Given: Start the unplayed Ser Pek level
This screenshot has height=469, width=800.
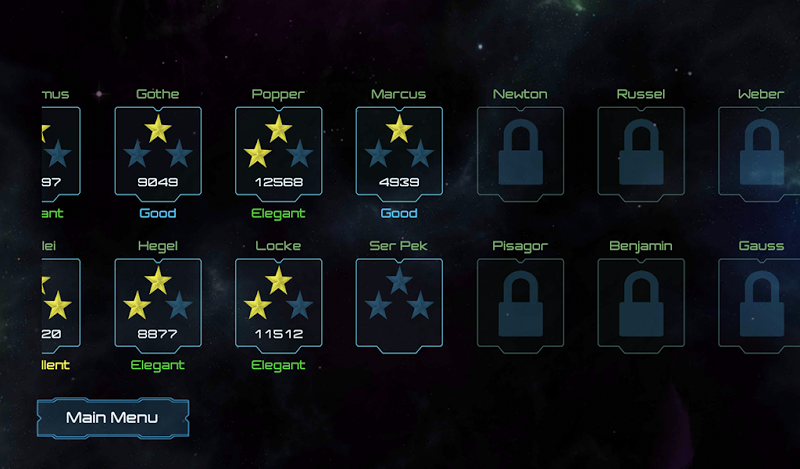Looking at the screenshot, I should point(399,303).
